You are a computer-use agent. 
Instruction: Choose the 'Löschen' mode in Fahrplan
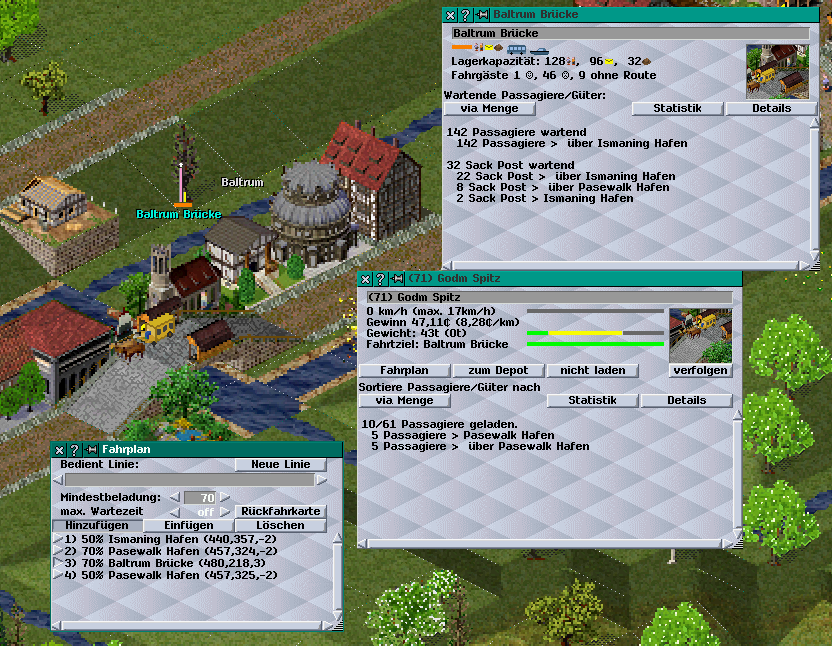coord(281,525)
